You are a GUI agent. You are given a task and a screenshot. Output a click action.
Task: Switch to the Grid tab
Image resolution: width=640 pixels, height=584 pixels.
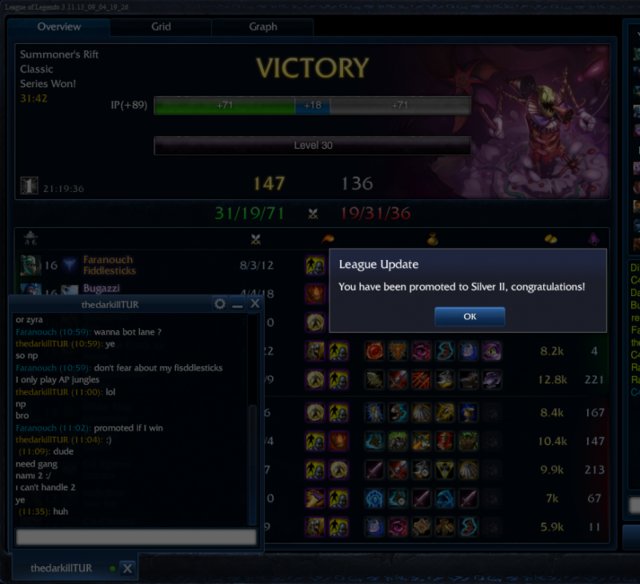[x=160, y=27]
